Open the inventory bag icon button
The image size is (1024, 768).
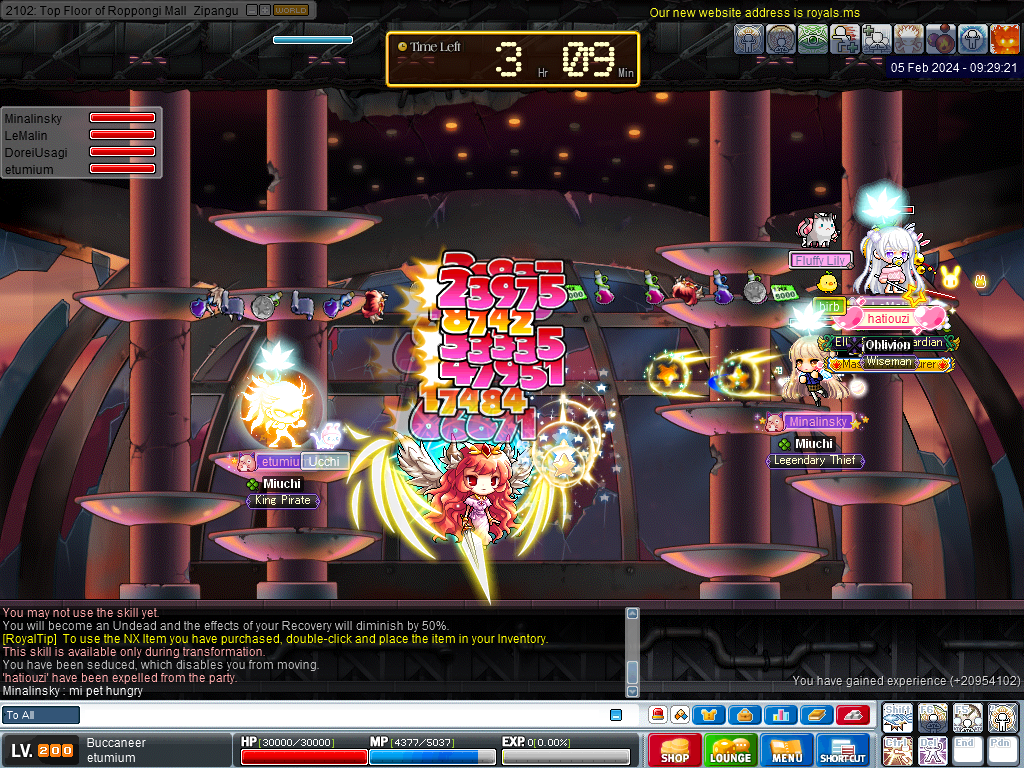click(x=744, y=715)
